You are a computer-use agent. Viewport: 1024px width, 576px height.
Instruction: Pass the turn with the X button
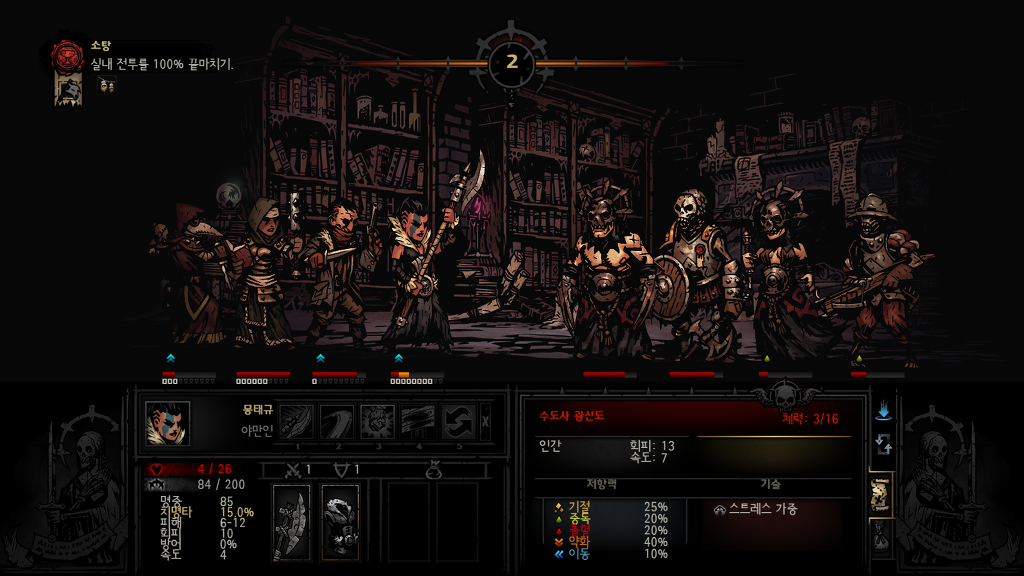pyautogui.click(x=486, y=421)
